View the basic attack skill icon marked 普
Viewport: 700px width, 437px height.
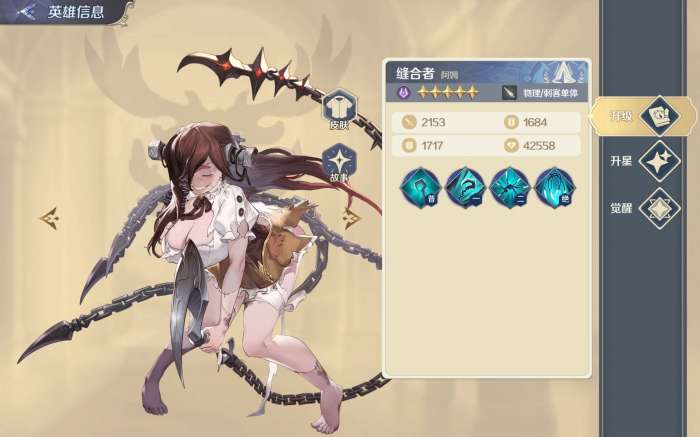pos(420,186)
